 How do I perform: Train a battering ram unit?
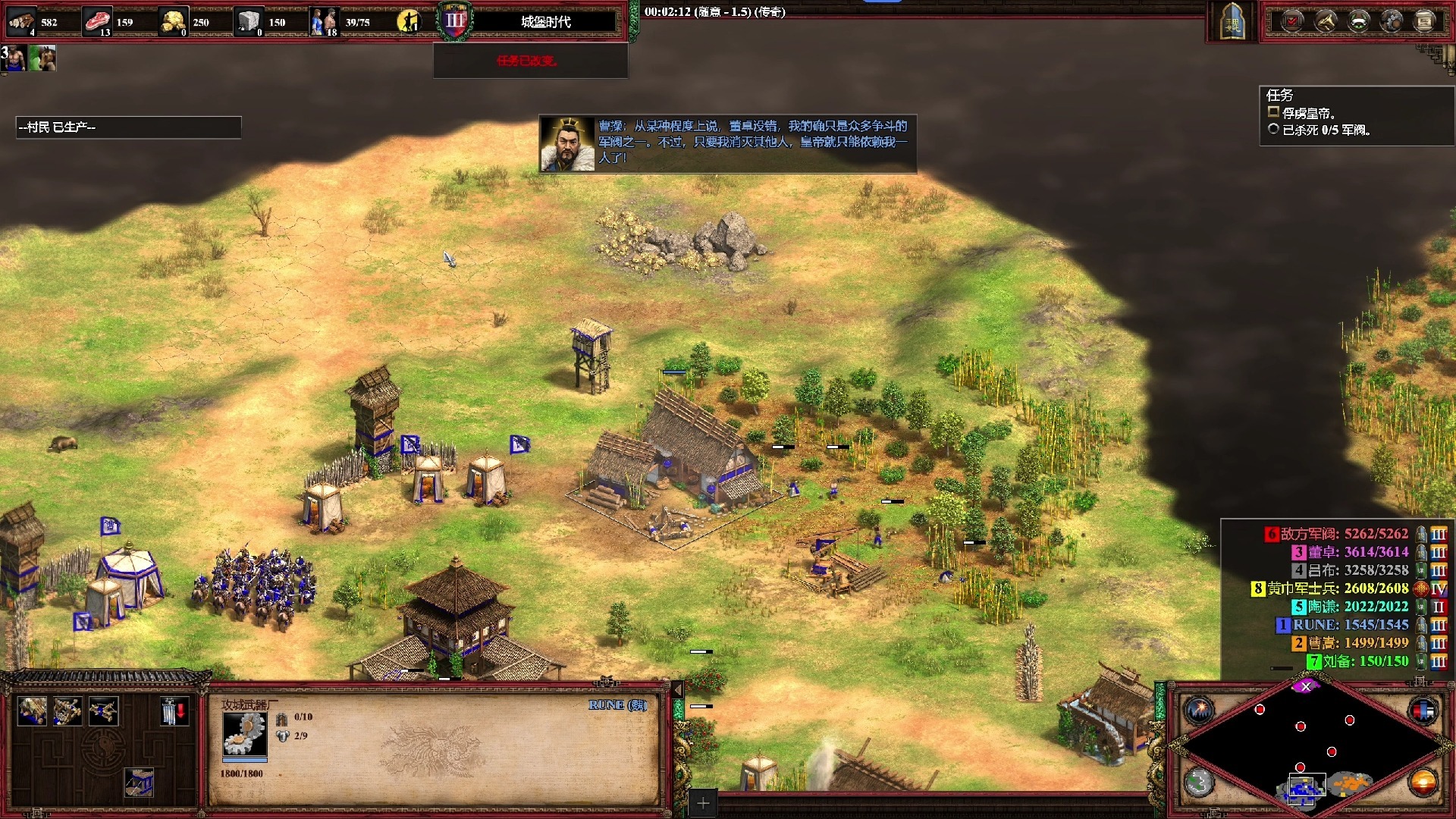click(32, 711)
